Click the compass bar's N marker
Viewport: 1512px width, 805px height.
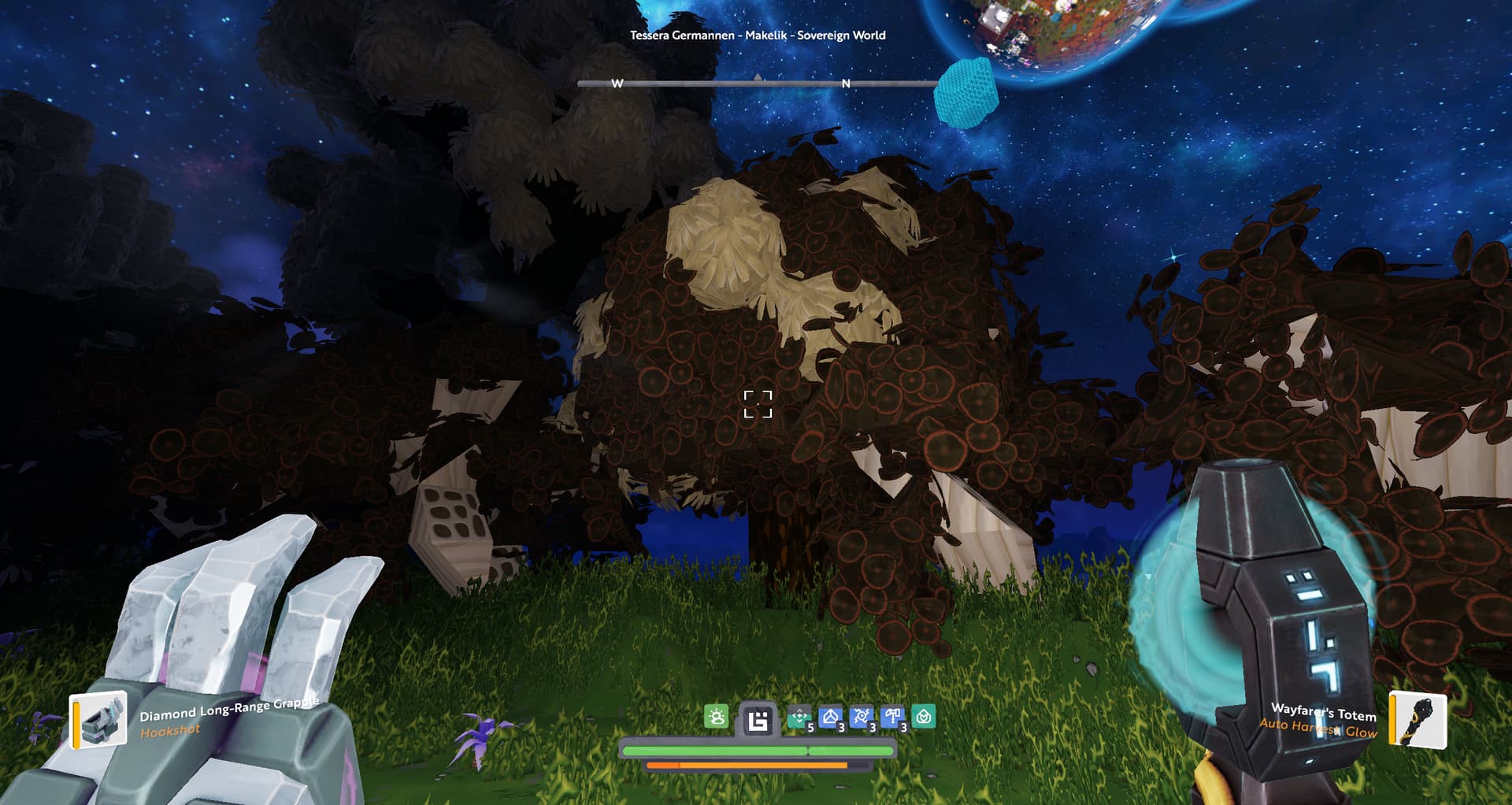pyautogui.click(x=846, y=83)
